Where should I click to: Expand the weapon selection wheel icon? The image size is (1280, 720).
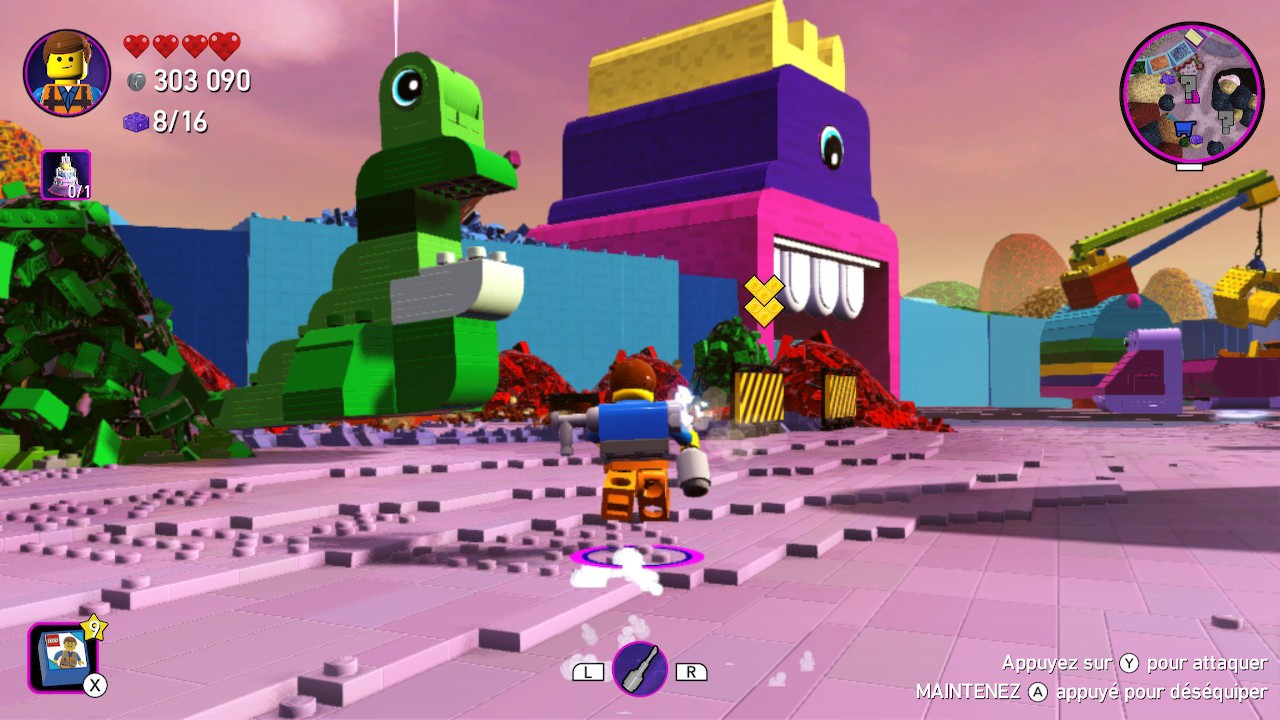click(x=640, y=668)
